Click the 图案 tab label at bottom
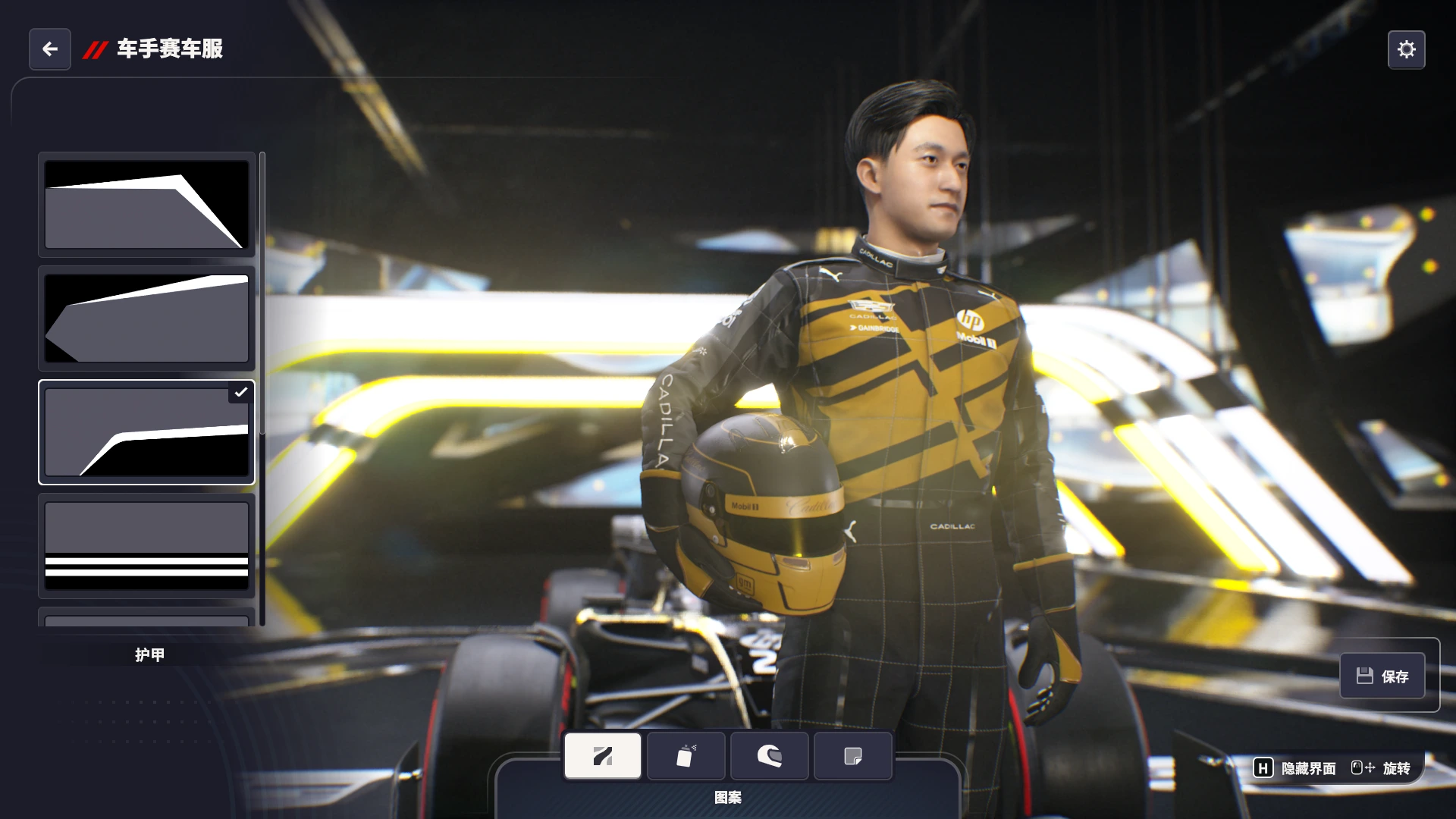Image resolution: width=1456 pixels, height=819 pixels. point(727,797)
